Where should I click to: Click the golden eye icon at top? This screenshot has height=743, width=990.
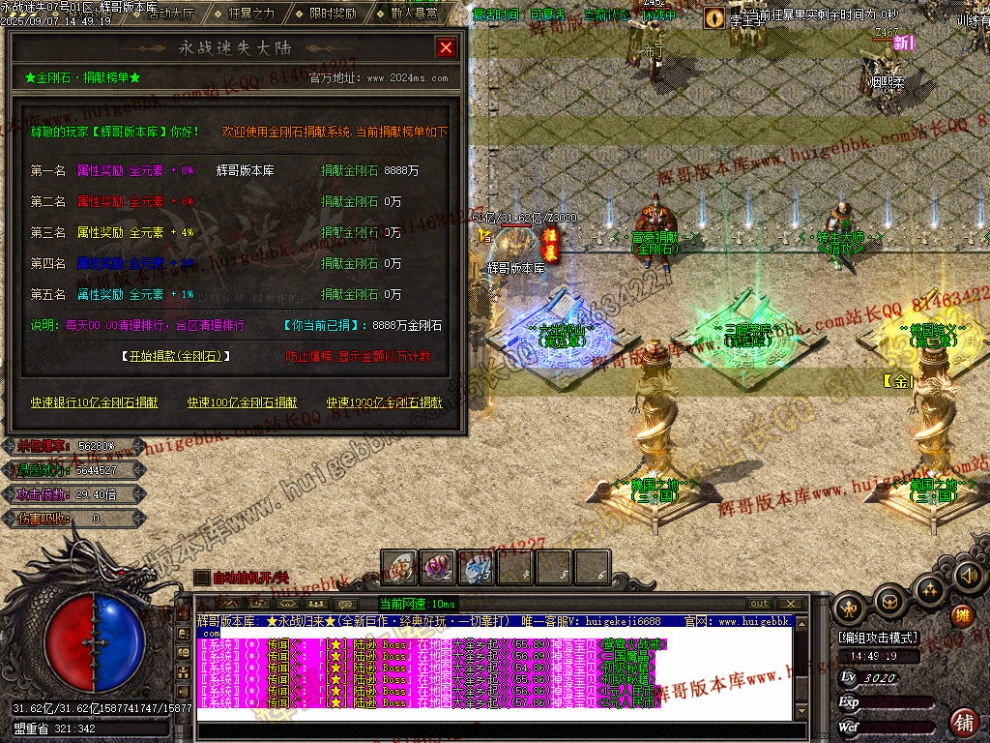714,17
